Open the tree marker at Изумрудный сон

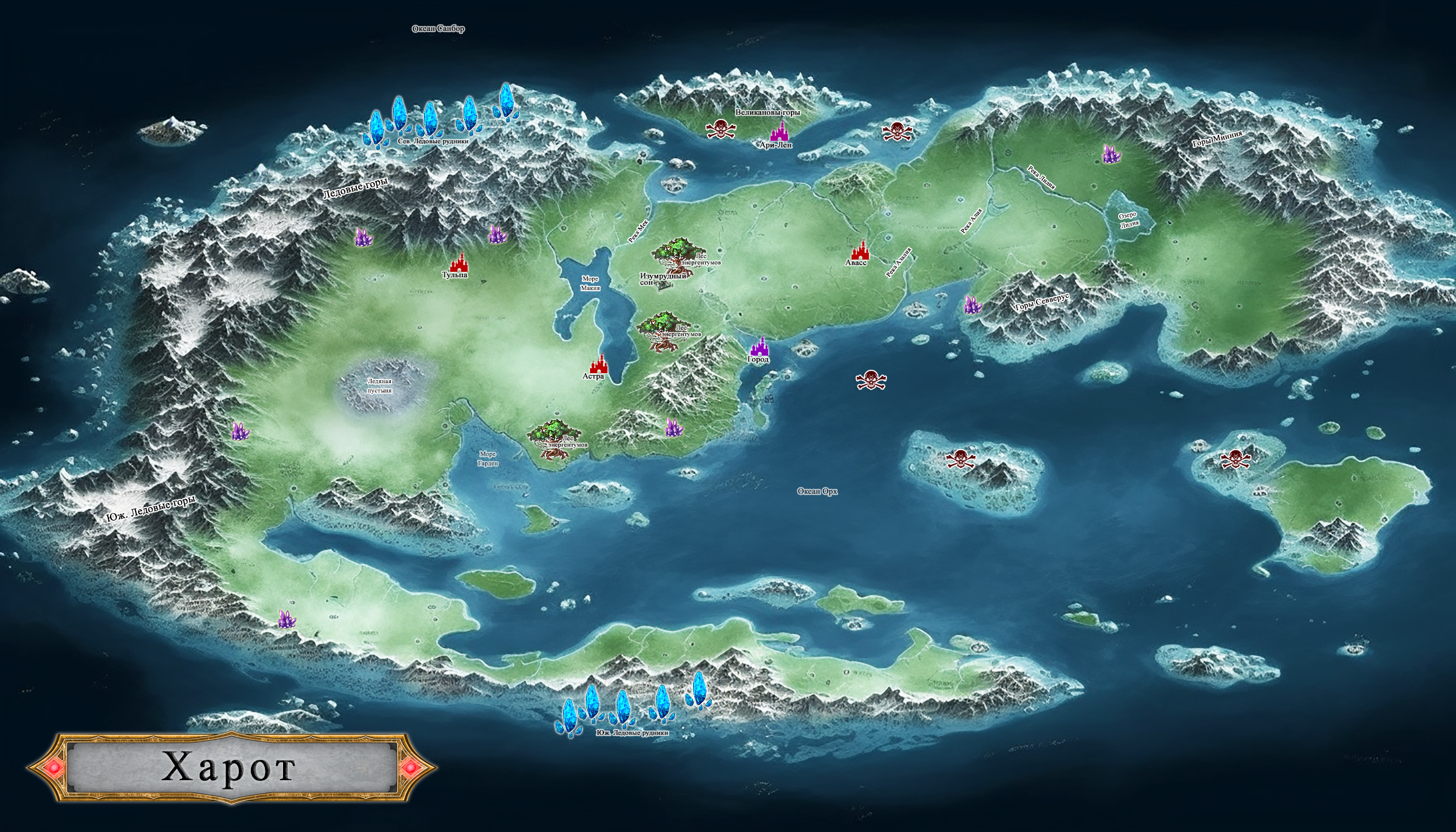pos(677,255)
